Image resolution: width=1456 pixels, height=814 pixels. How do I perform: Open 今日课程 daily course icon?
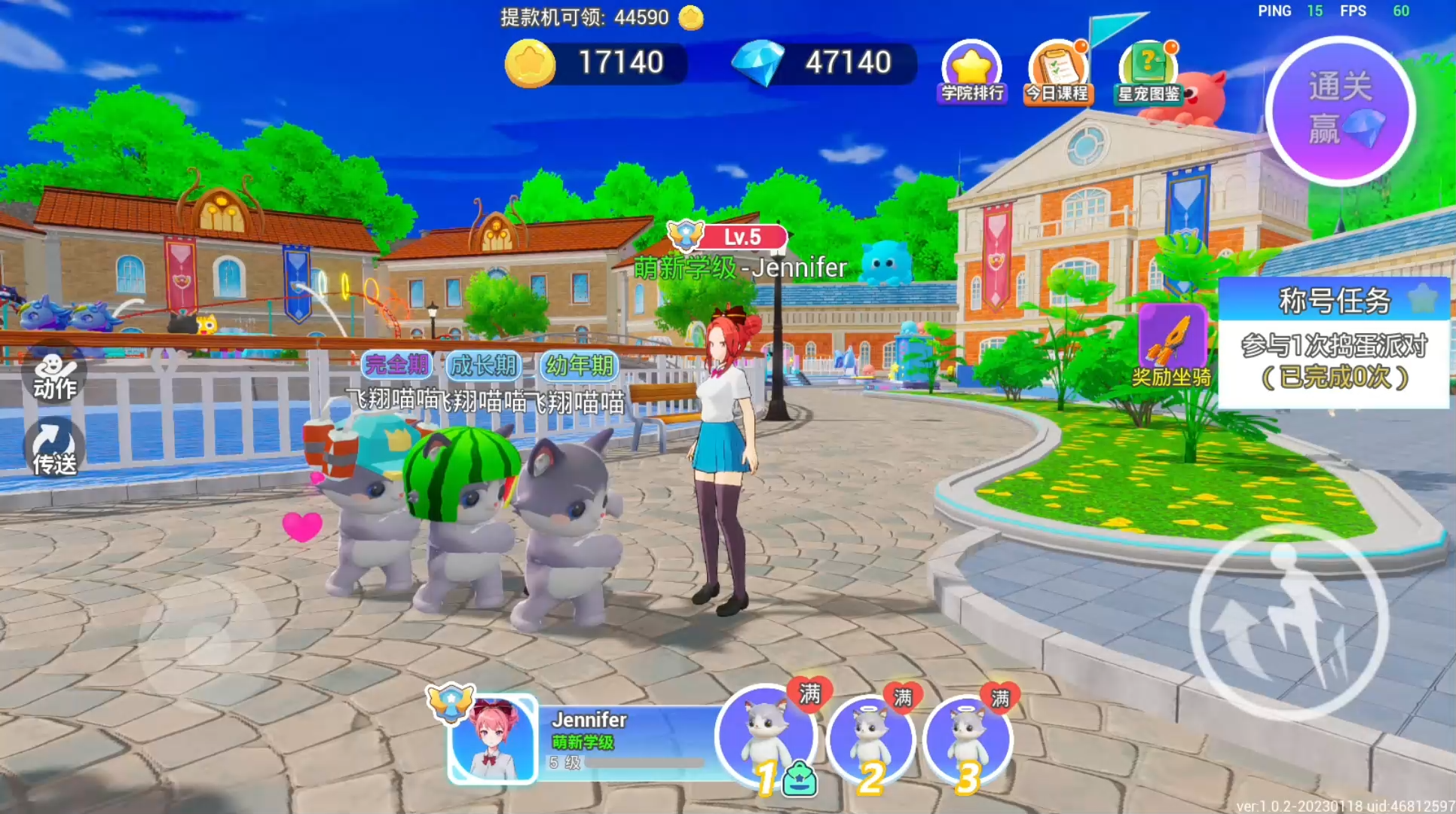[x=1057, y=72]
